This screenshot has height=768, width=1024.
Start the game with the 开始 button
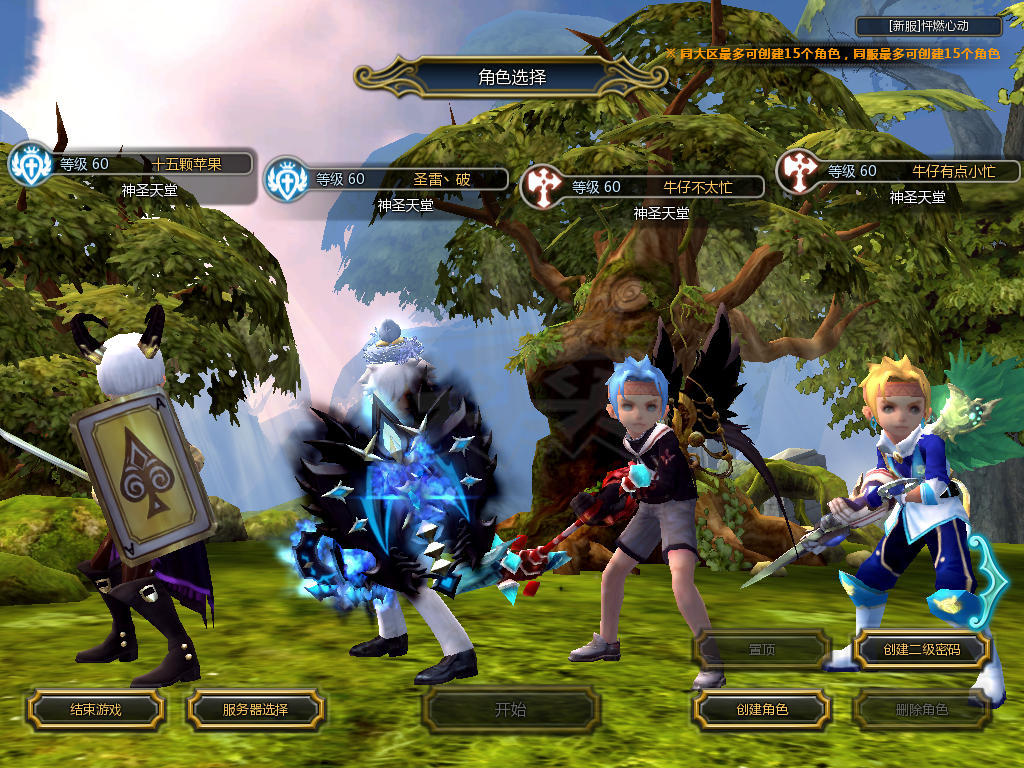click(x=510, y=710)
